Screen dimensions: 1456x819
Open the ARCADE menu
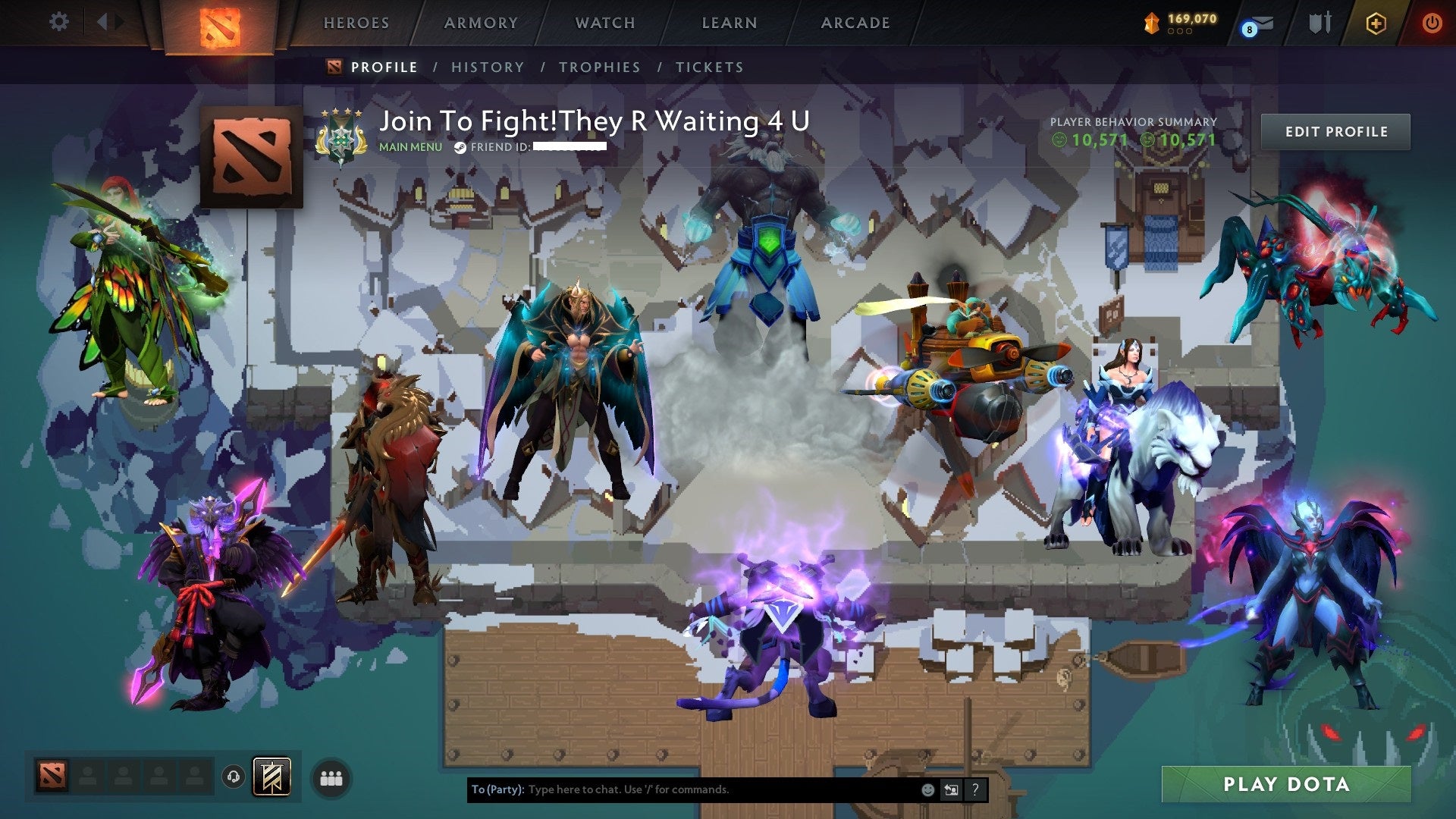pos(855,23)
